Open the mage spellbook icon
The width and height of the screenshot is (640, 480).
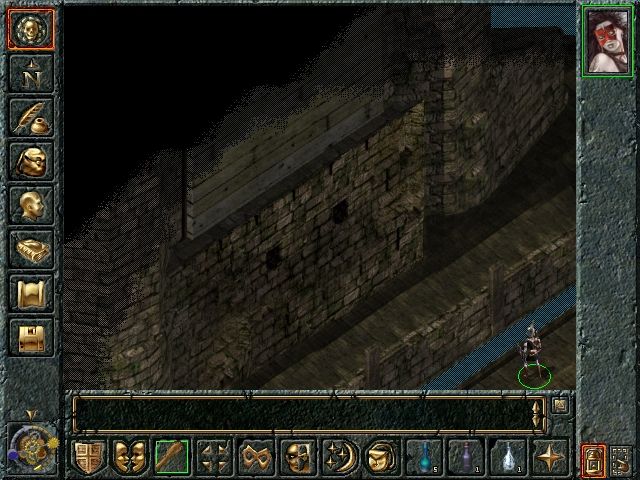(30, 249)
